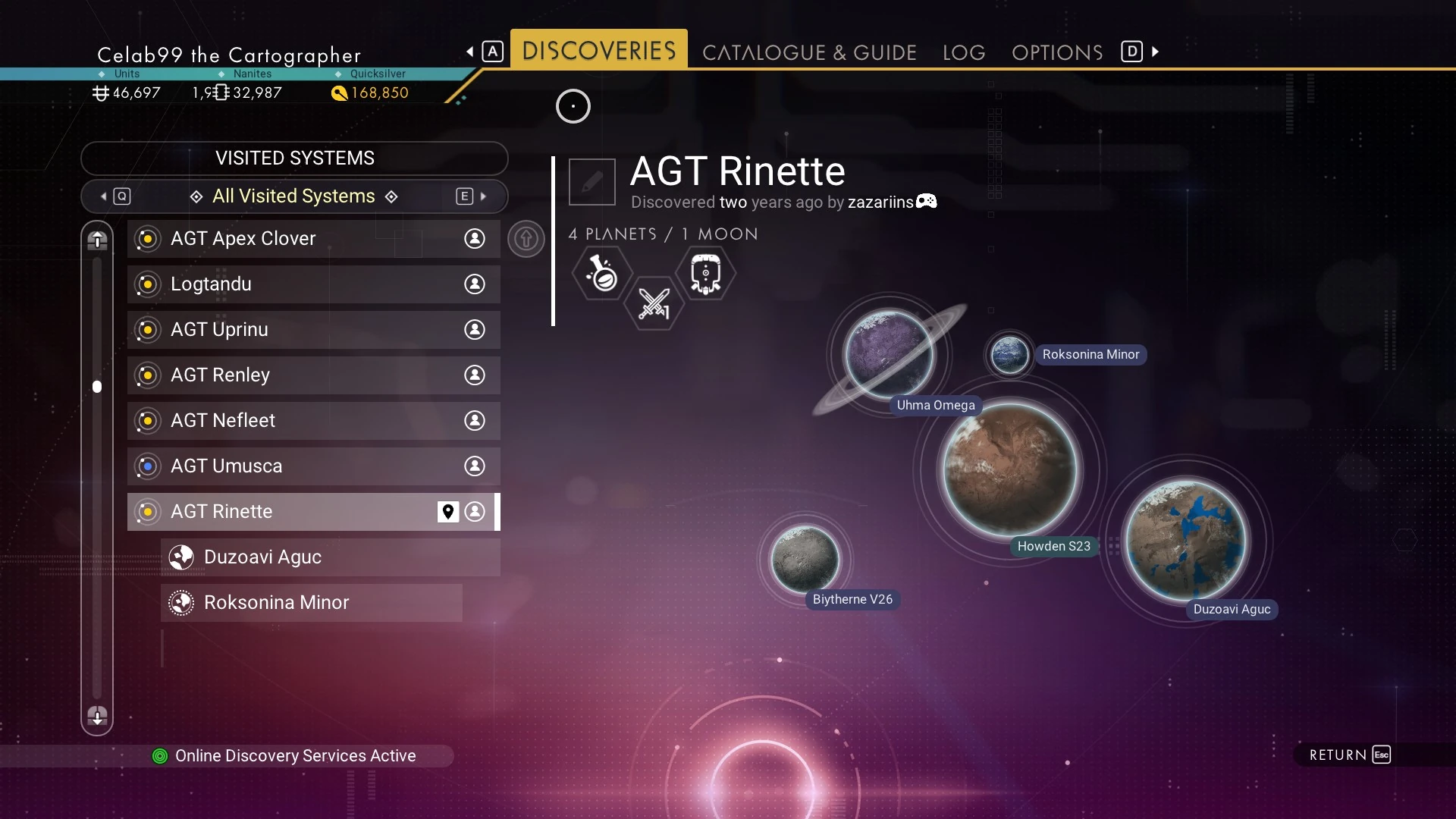The width and height of the screenshot is (1456, 819).
Task: Click the rename pencil icon for AGT Rinette
Action: pyautogui.click(x=591, y=182)
